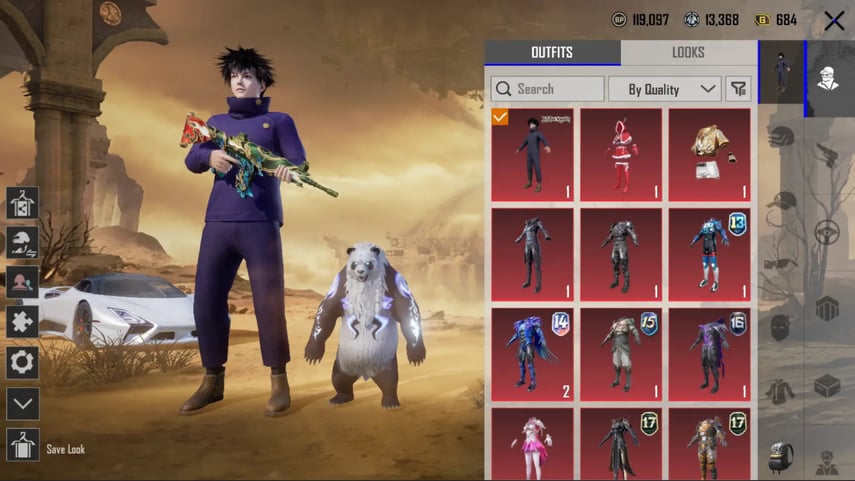Screen dimensions: 855x481
Task: Select the Outfits tab
Action: [552, 53]
